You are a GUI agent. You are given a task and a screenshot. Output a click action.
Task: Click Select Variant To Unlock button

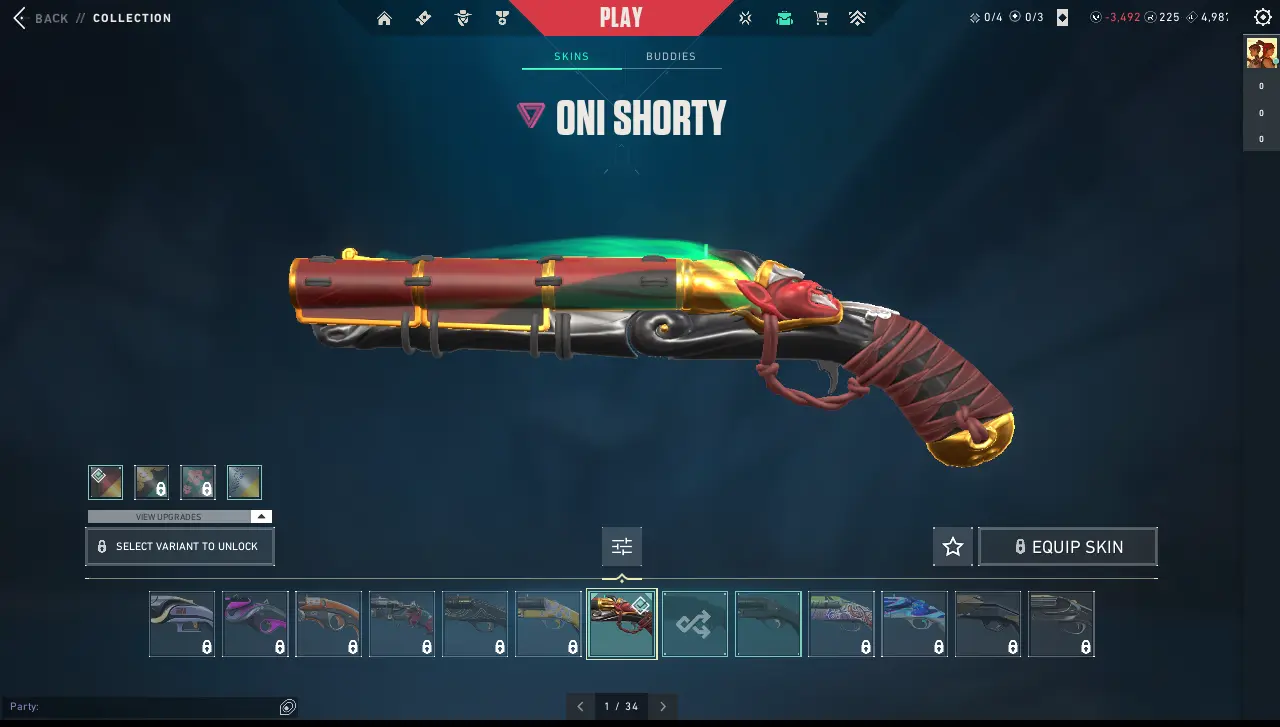[180, 547]
